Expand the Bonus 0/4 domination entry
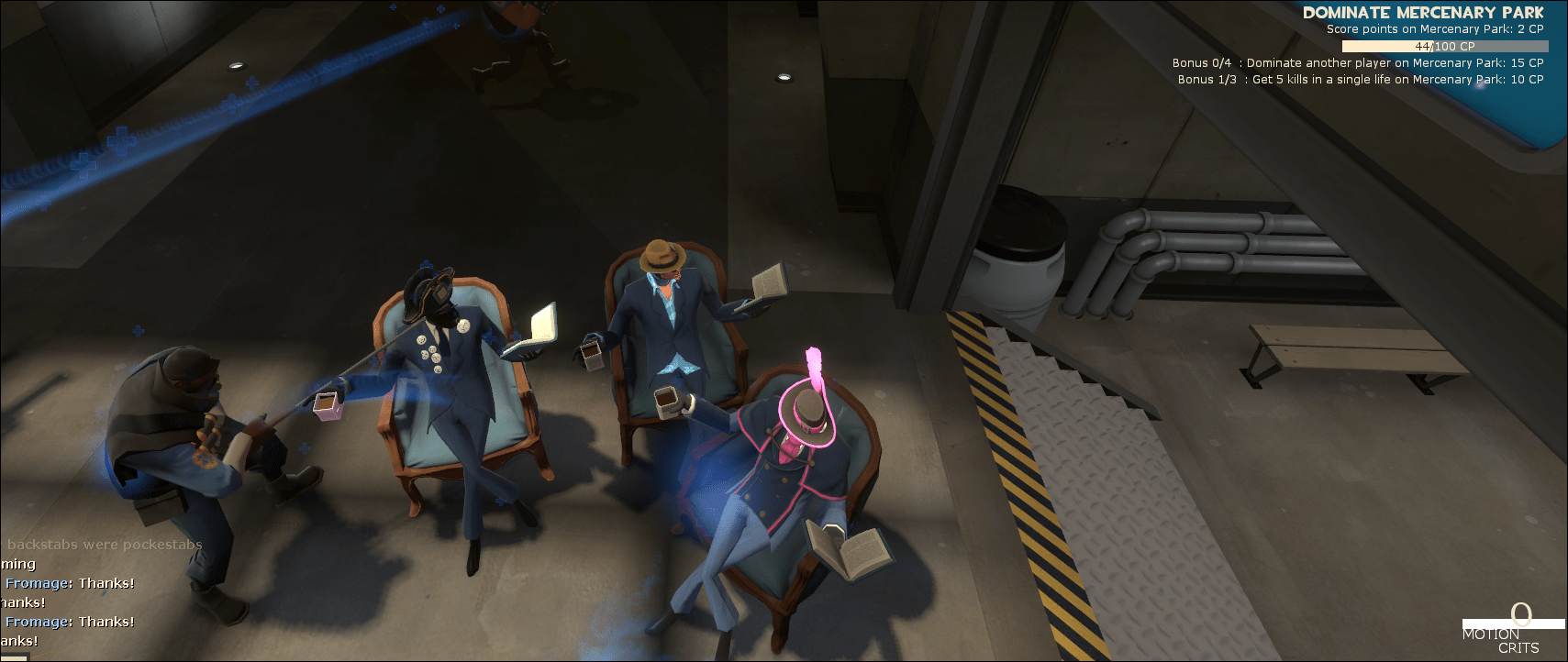Viewport: 1568px width, 662px height. 1357,62
